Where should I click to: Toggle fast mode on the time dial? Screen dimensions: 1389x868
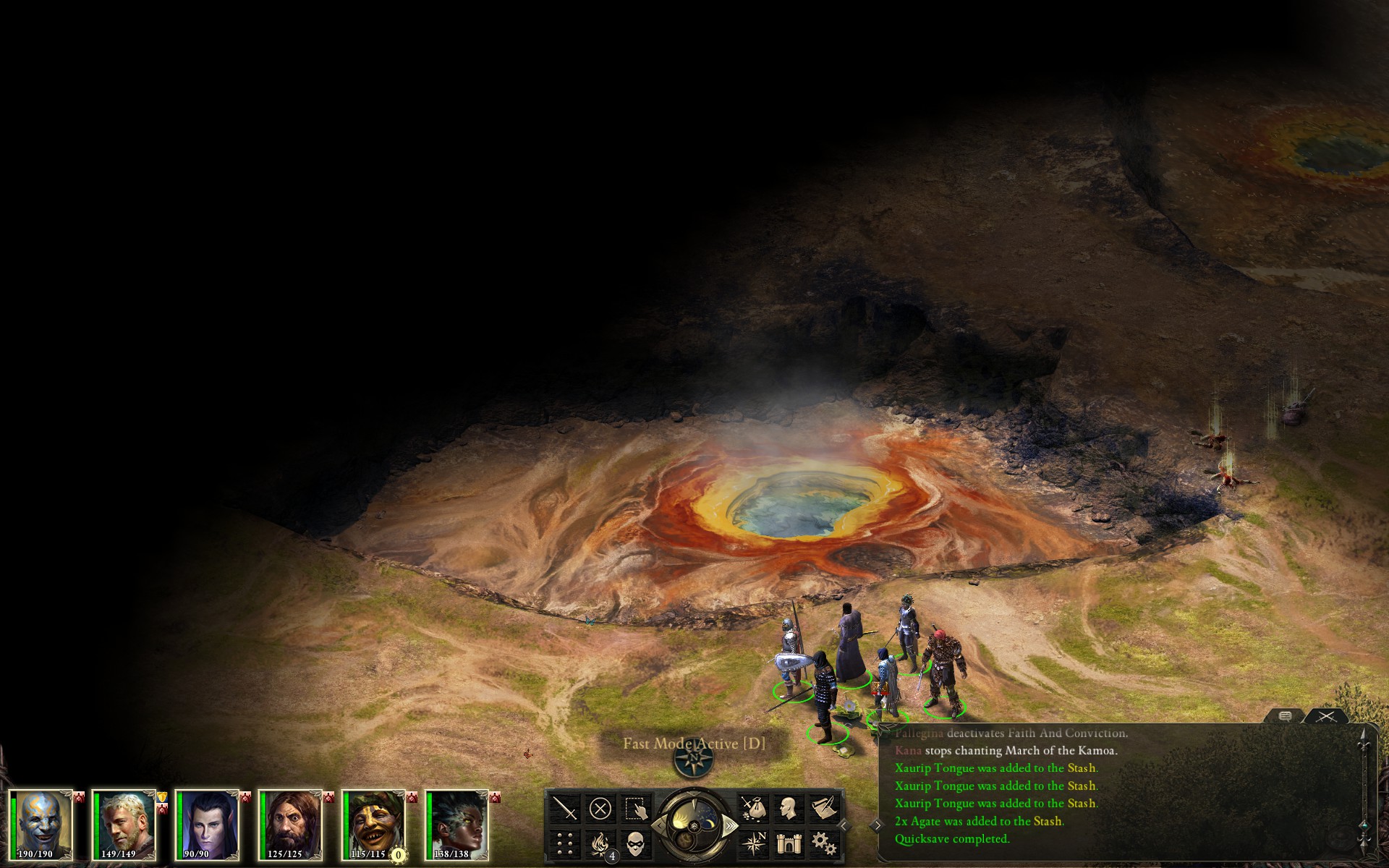730,825
